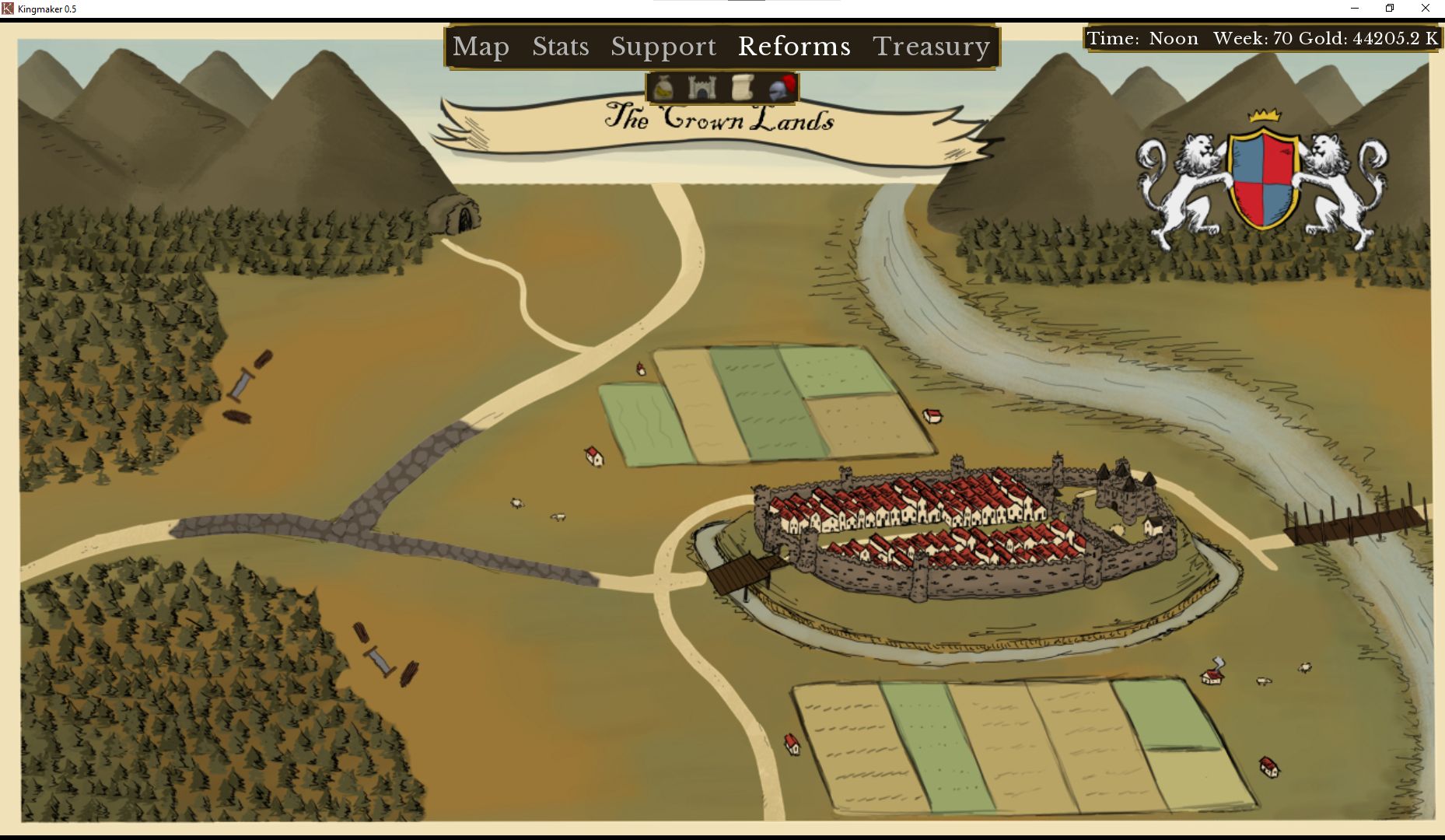The width and height of the screenshot is (1445, 840).
Task: Show the Support tab
Action: [663, 47]
